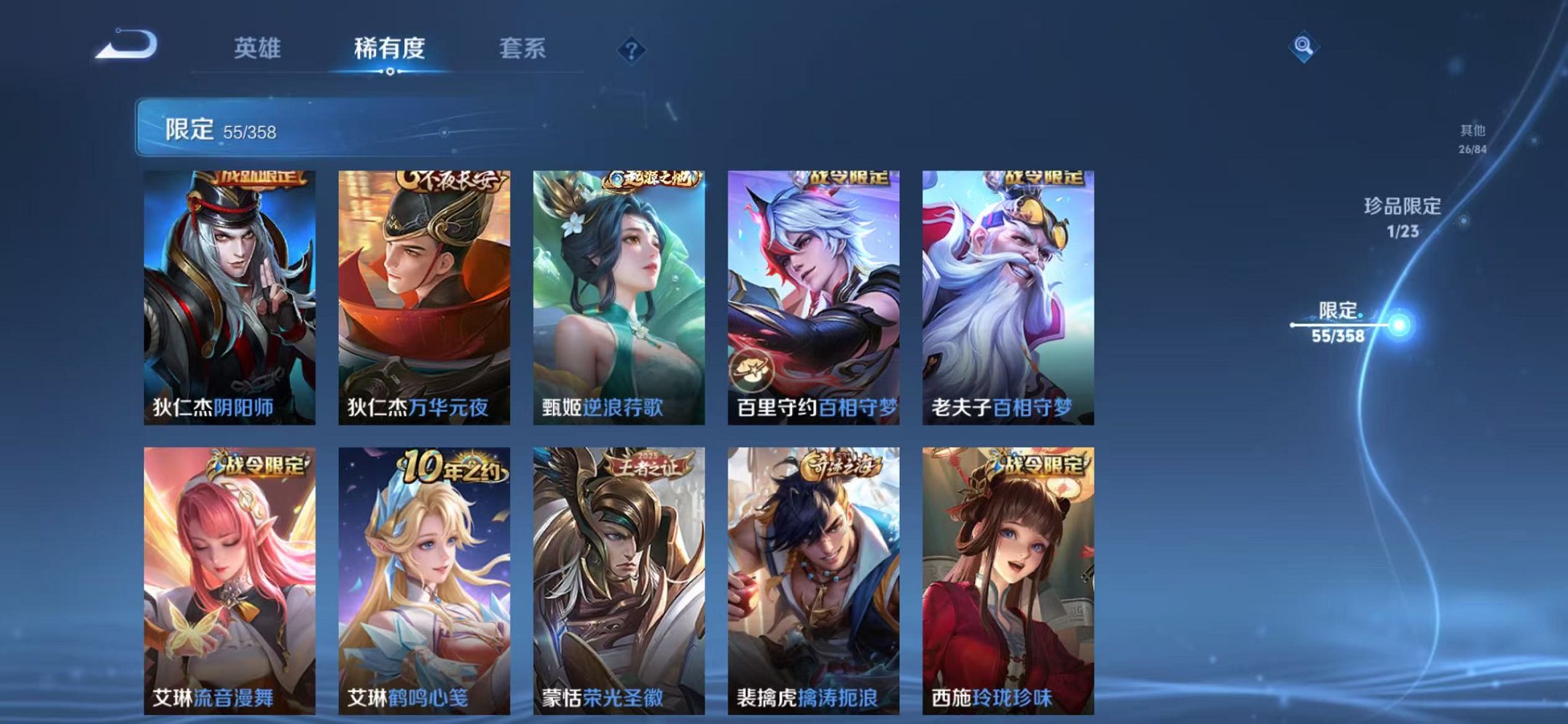Viewport: 1568px width, 724px height.
Task: Click the 战令限定 banner on 老夫子 card
Action: point(1046,178)
